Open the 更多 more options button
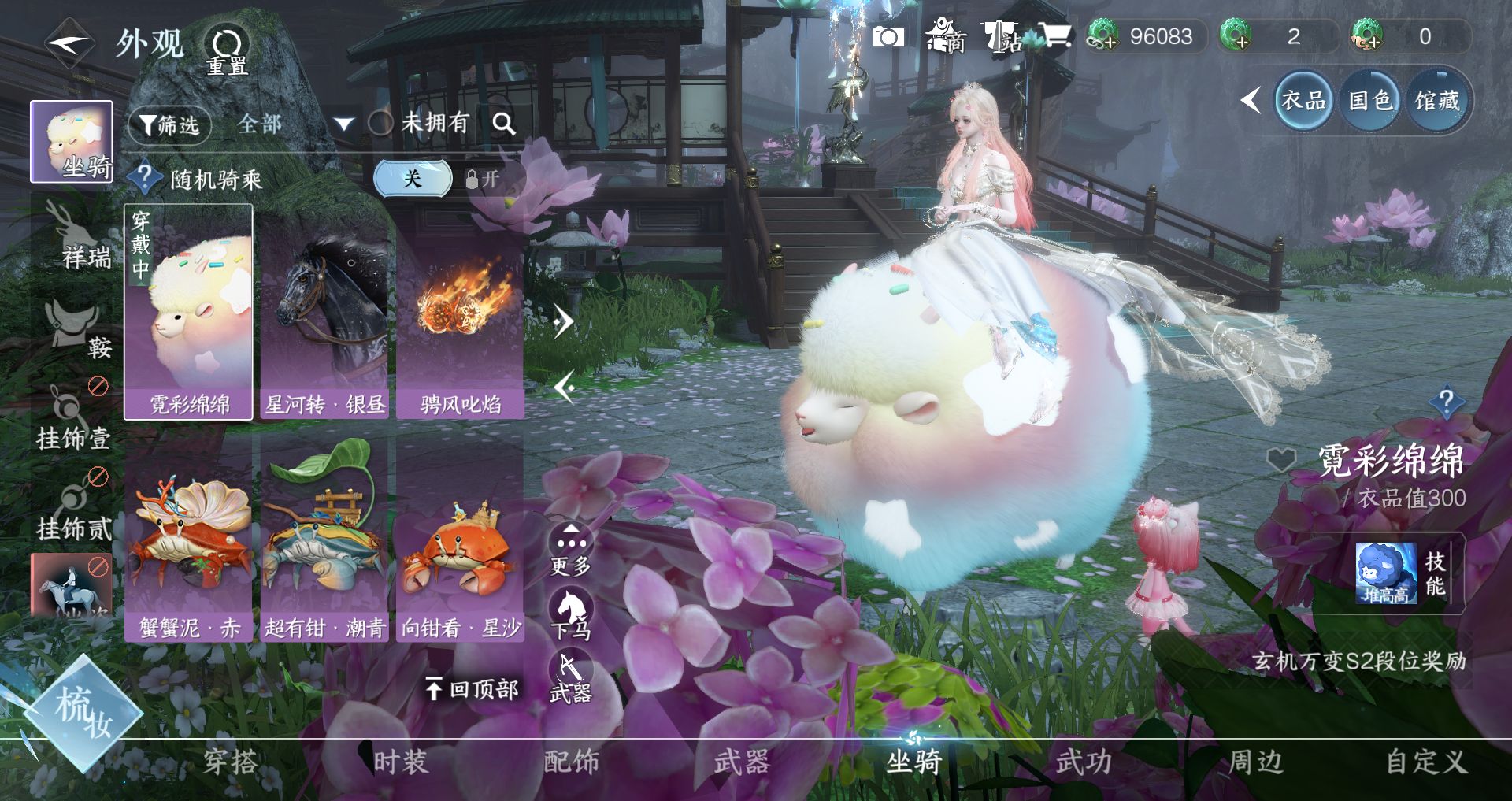Viewport: 1512px width, 801px height. (571, 549)
